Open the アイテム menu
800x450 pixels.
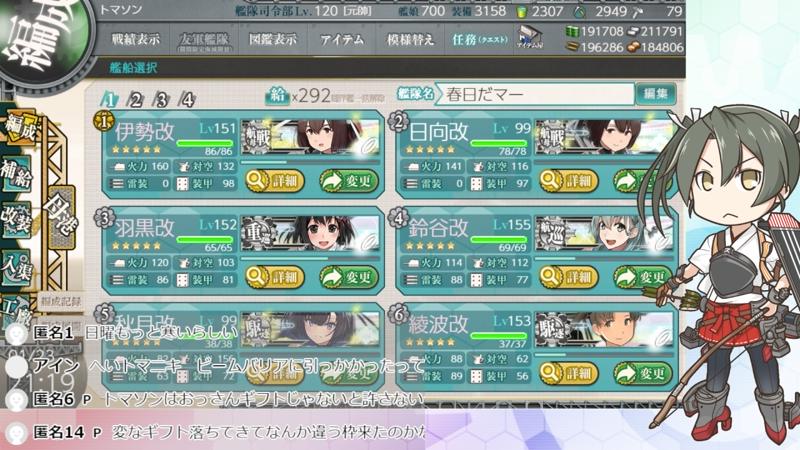tap(341, 40)
